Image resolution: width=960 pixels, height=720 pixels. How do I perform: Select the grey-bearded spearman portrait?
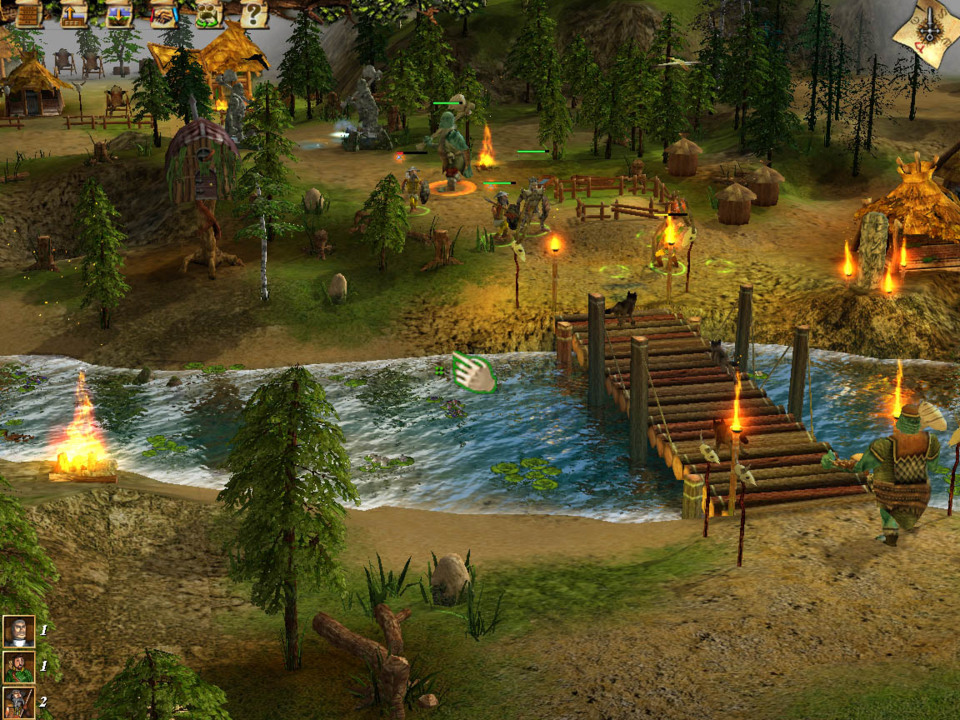click(18, 702)
